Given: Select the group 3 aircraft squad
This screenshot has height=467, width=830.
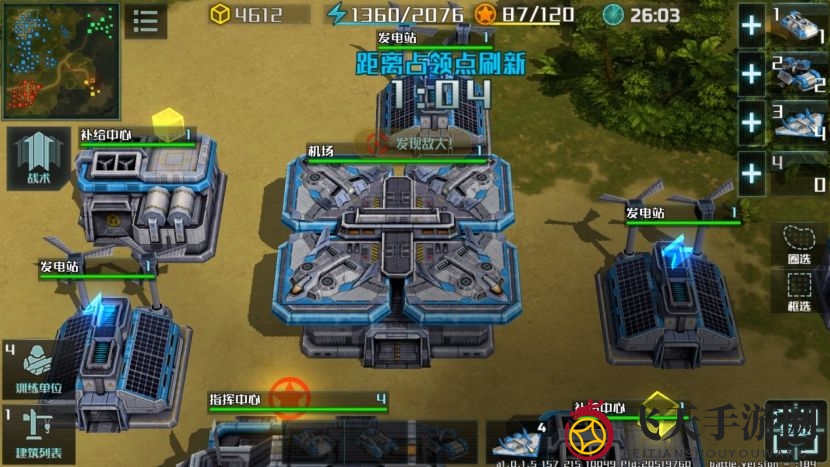Looking at the screenshot, I should point(798,123).
